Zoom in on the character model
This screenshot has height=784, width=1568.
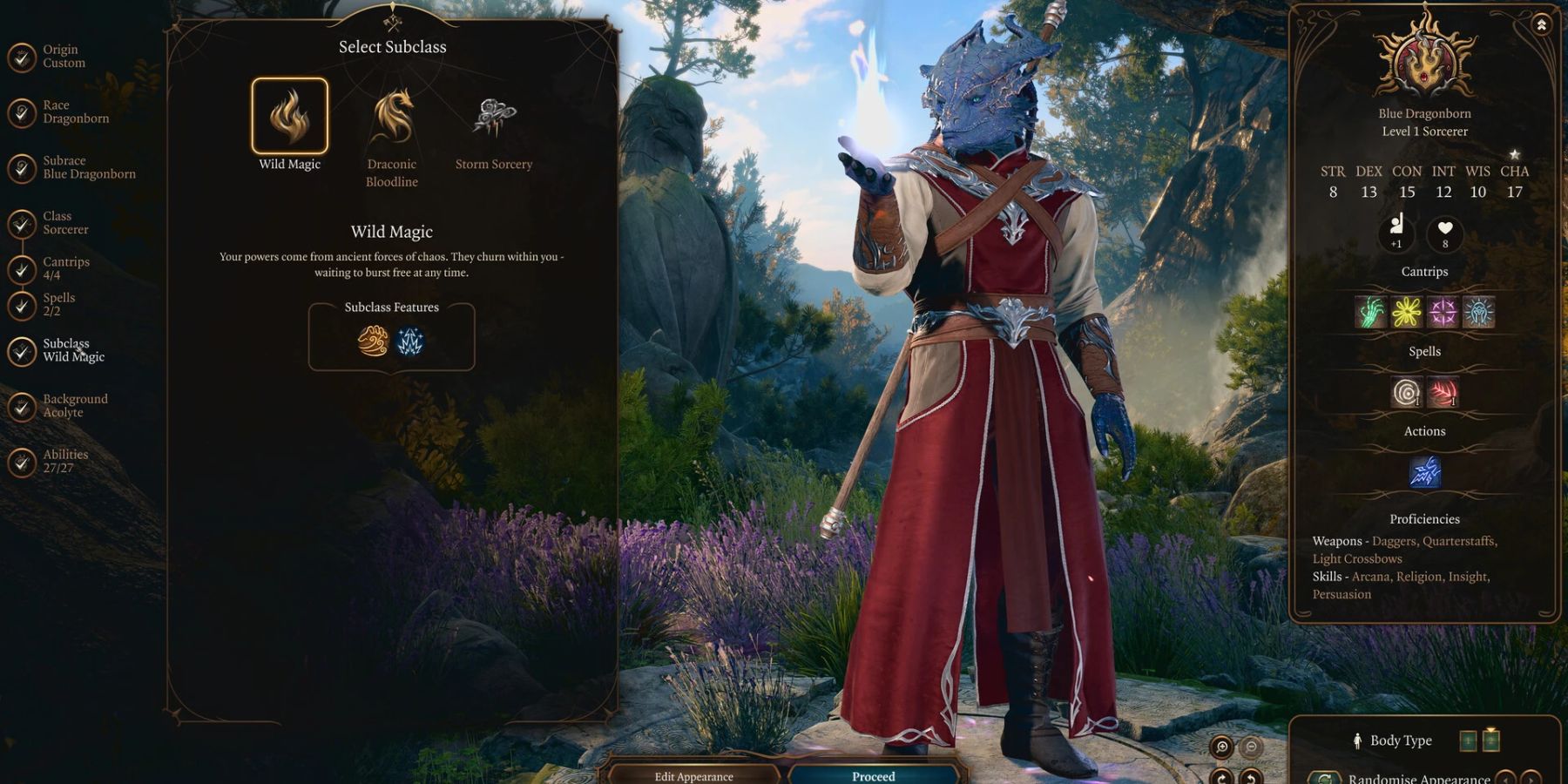click(x=1222, y=747)
